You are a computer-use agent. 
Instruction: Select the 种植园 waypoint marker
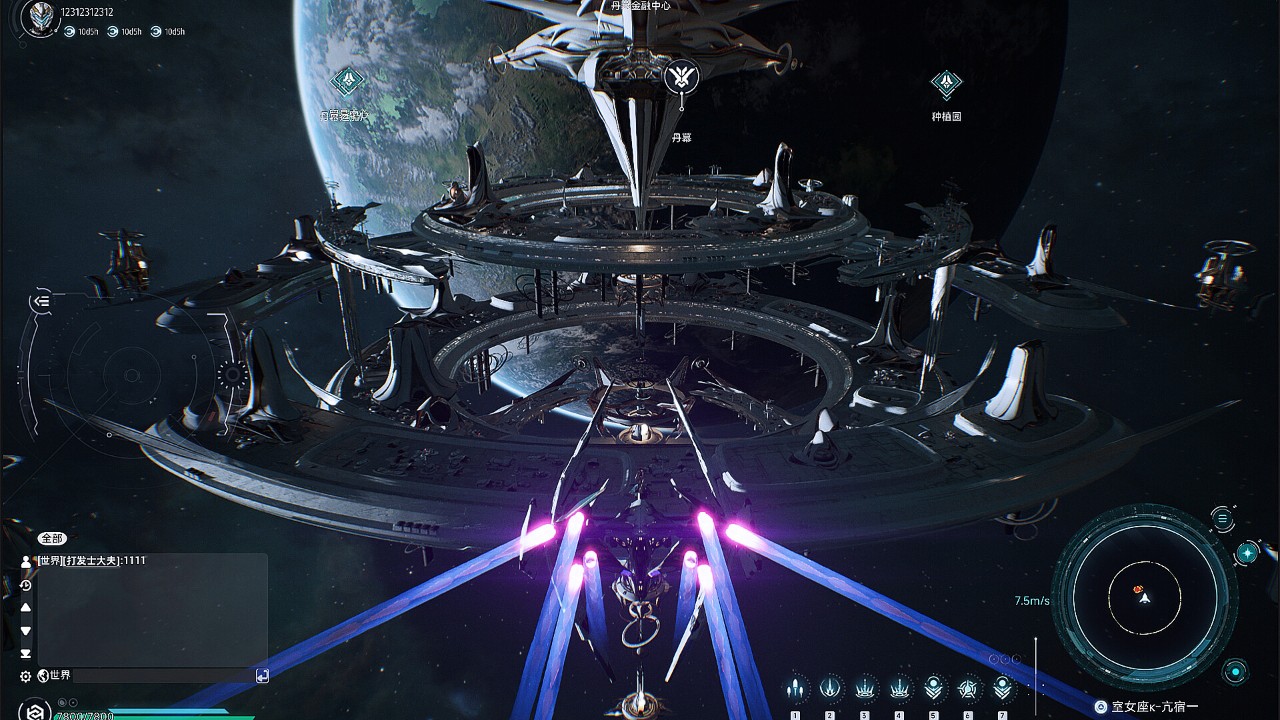[x=946, y=85]
